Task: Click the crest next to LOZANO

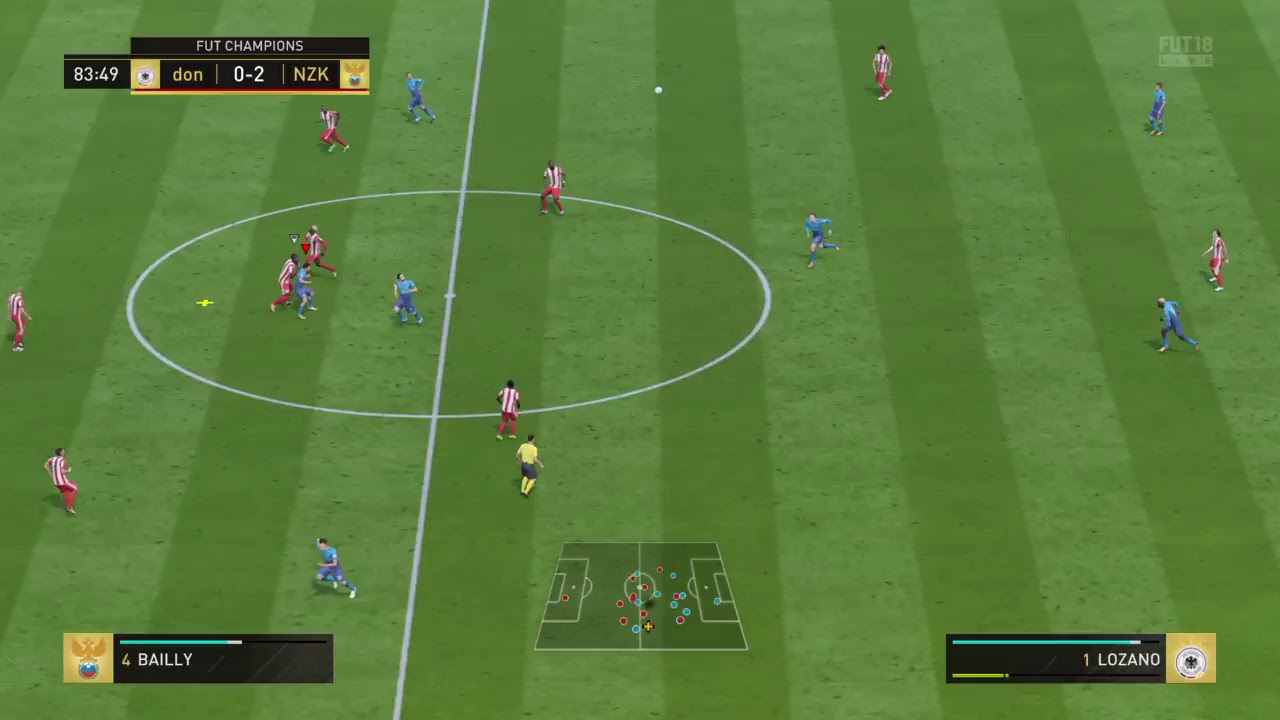Action: tap(1190, 658)
